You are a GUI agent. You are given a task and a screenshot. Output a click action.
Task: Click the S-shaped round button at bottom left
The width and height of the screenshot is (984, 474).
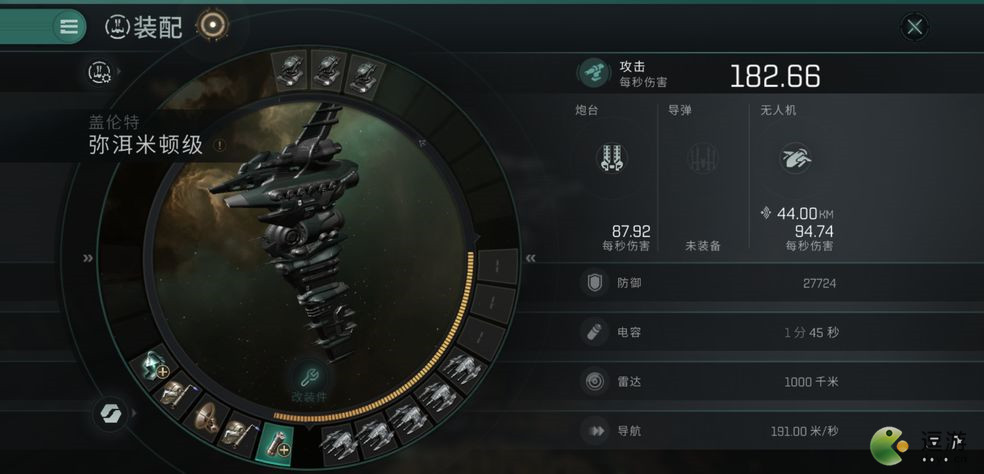pyautogui.click(x=108, y=413)
